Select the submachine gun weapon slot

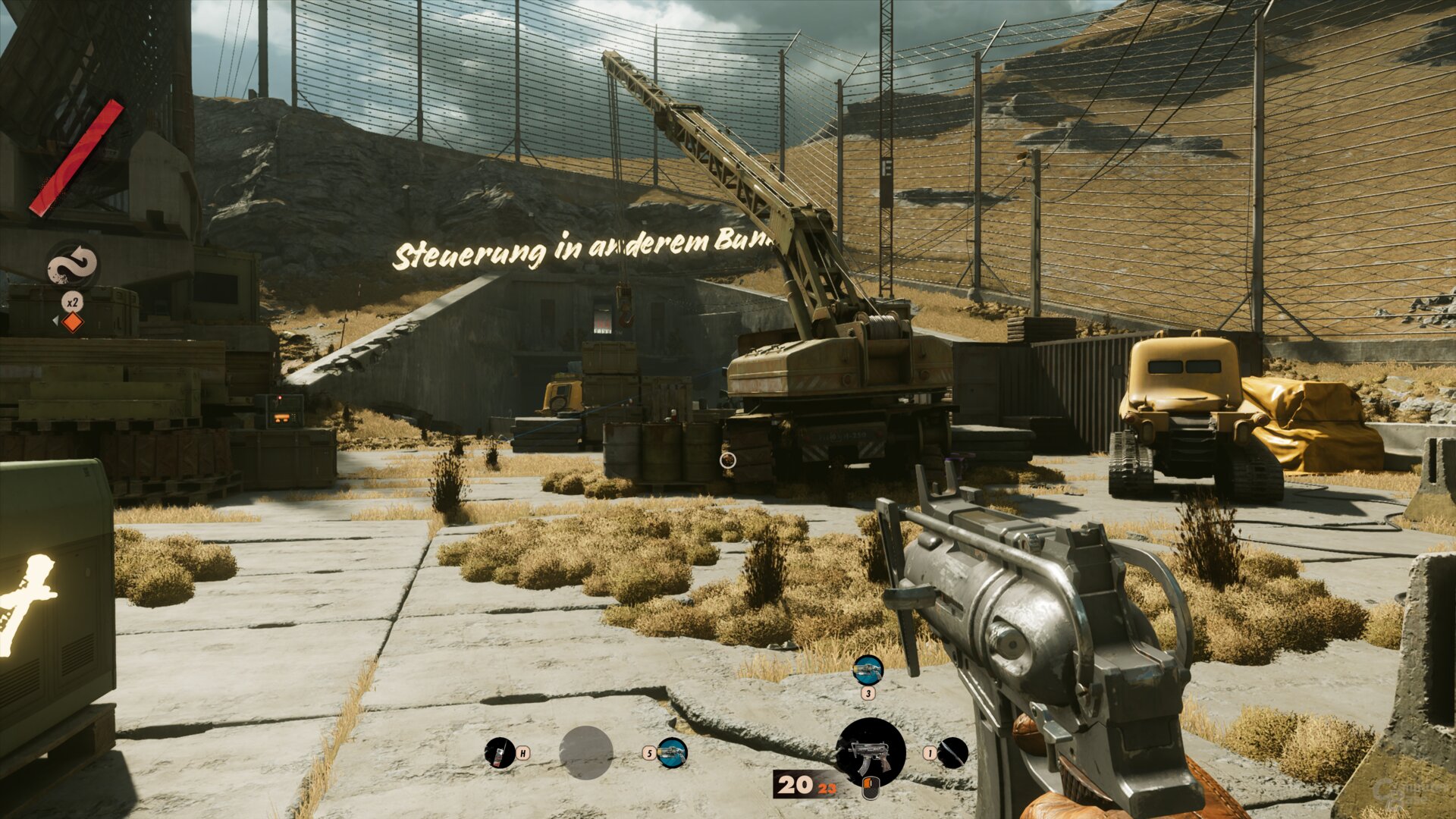pyautogui.click(x=870, y=752)
